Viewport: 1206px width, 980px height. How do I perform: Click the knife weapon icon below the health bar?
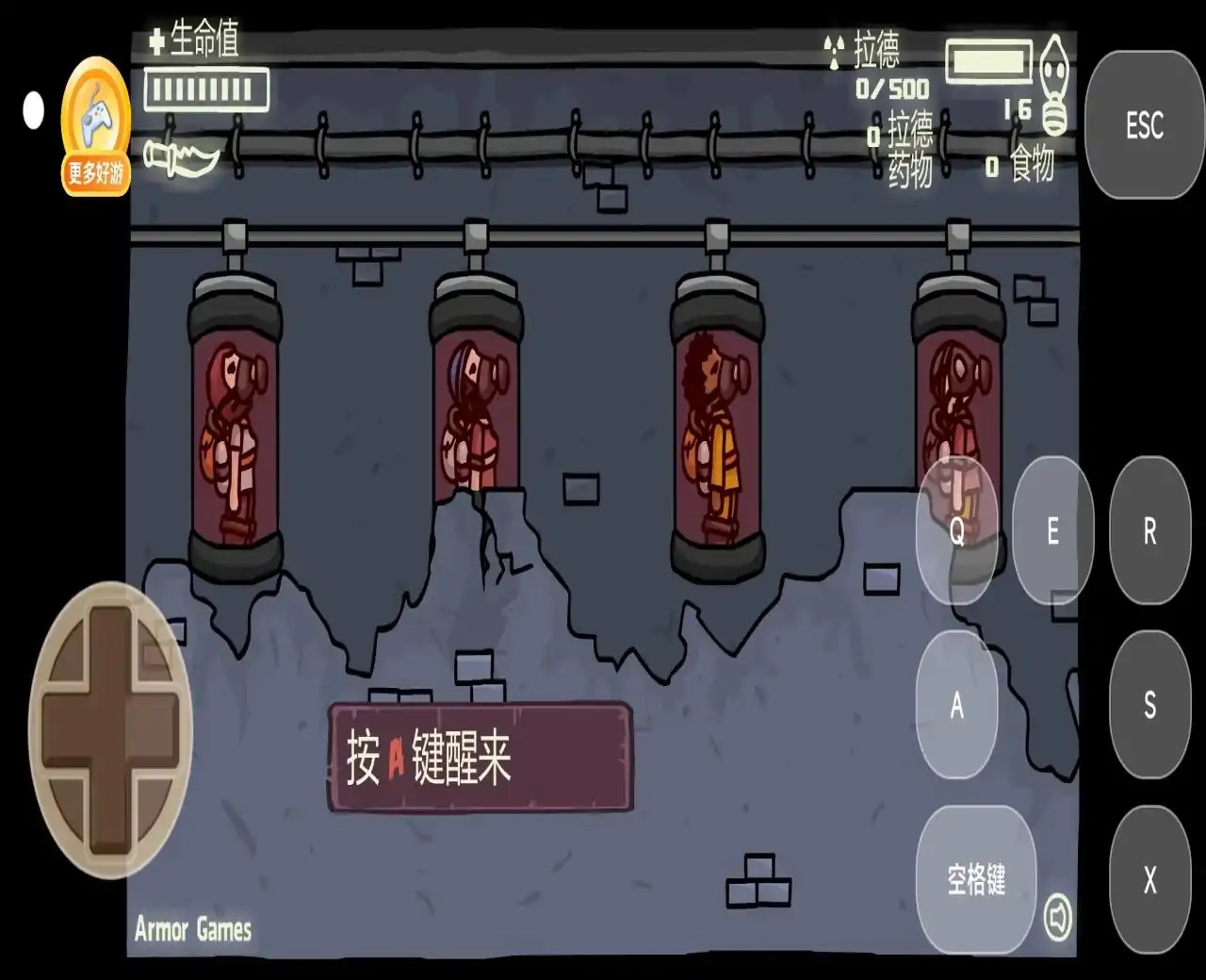182,156
